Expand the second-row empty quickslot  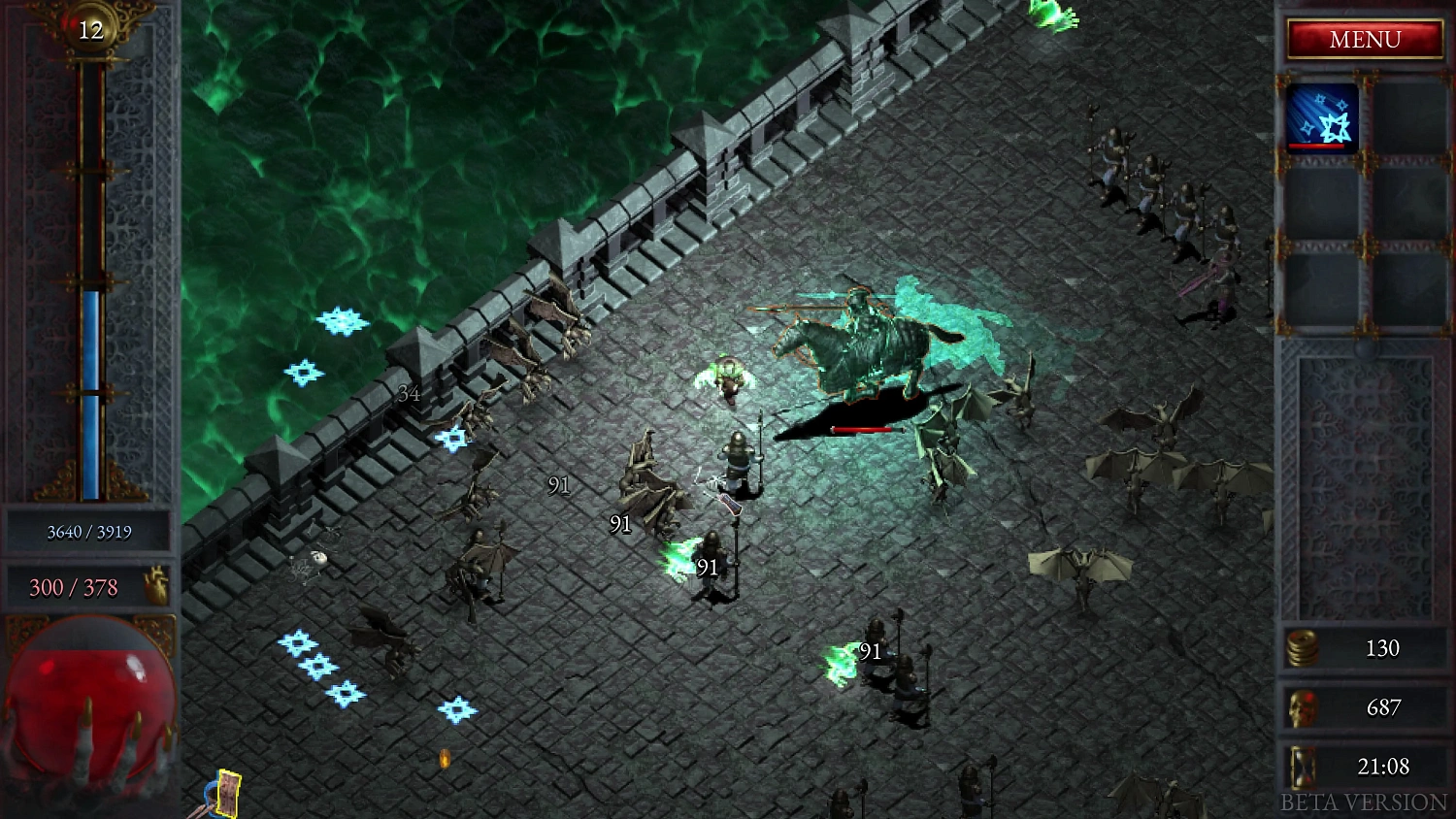1322,201
